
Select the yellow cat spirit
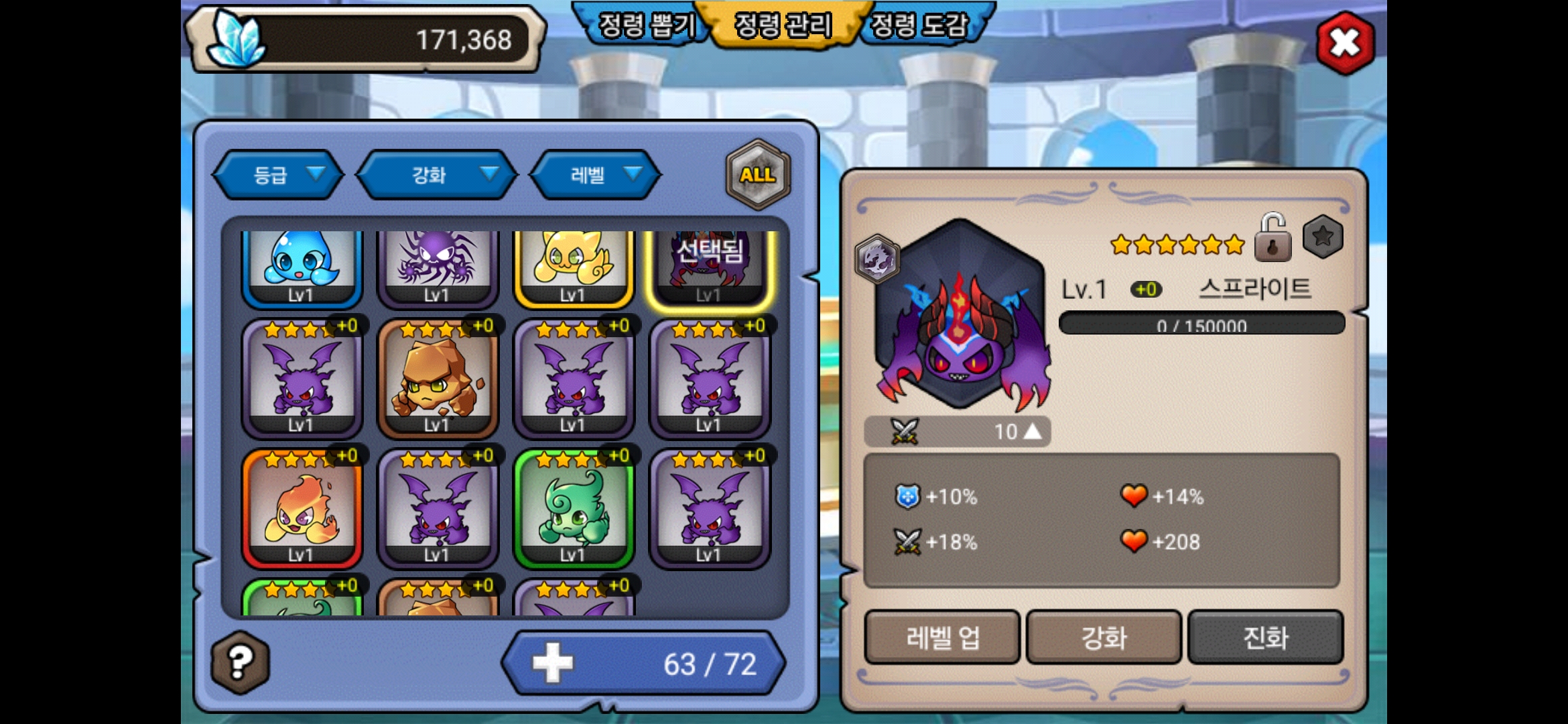(x=573, y=267)
